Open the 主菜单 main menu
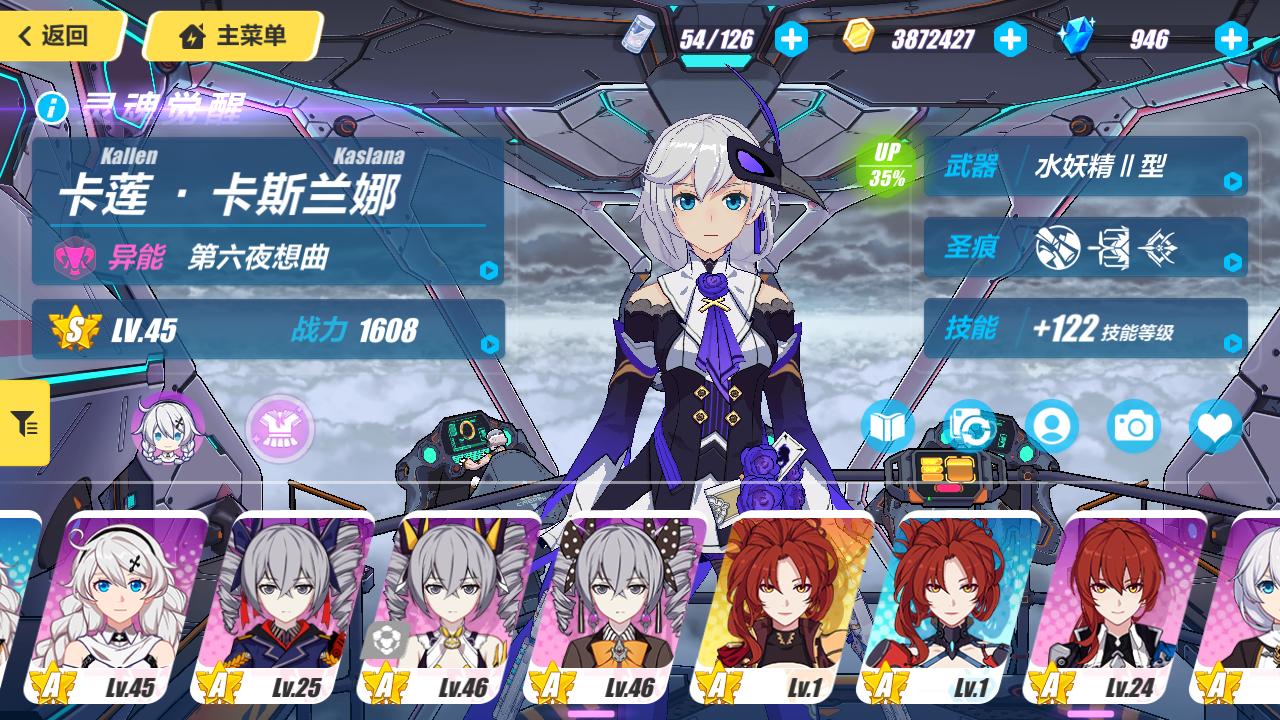The height and width of the screenshot is (720, 1280). tap(234, 36)
